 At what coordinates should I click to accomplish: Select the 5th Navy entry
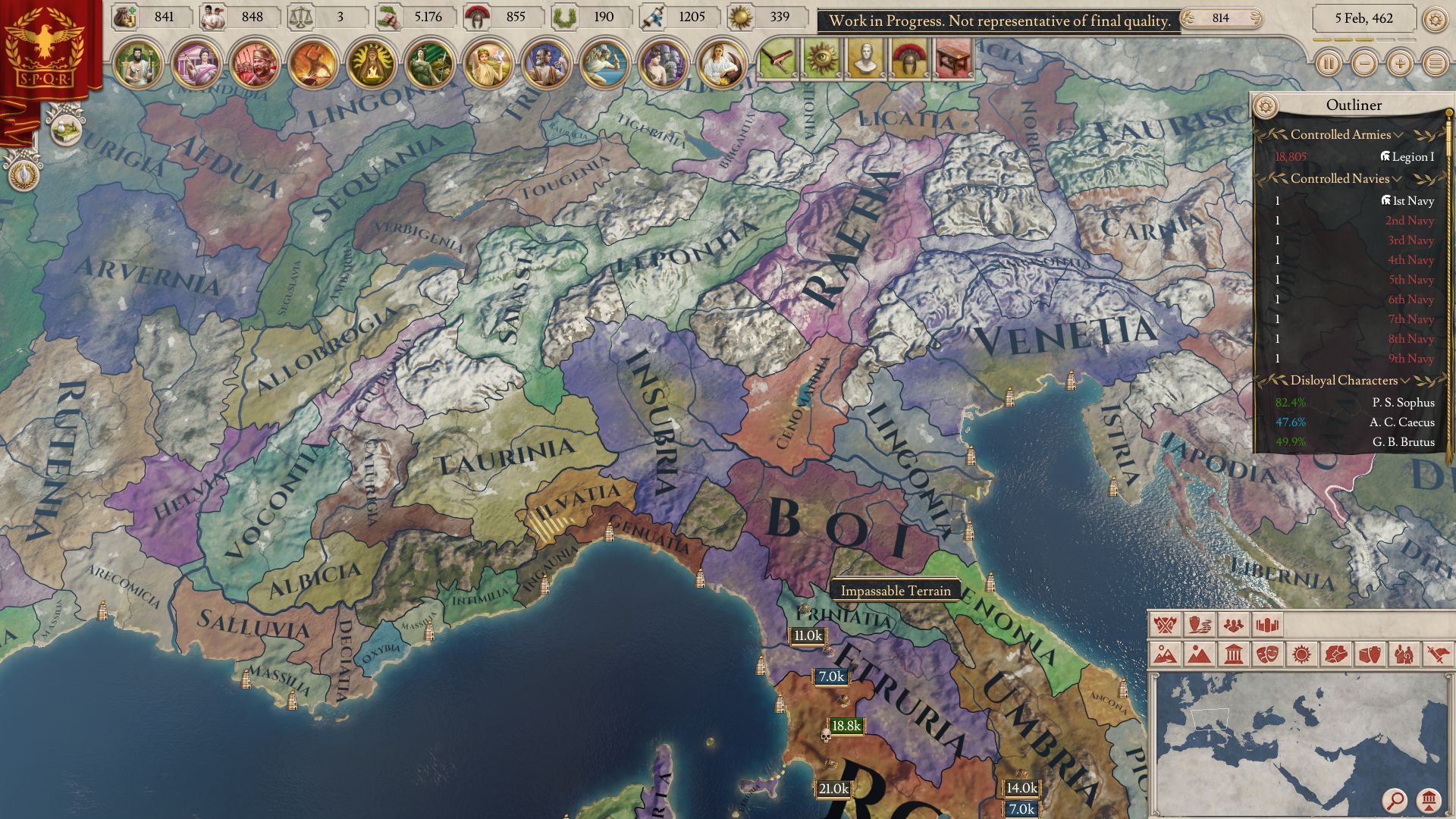tap(1410, 280)
